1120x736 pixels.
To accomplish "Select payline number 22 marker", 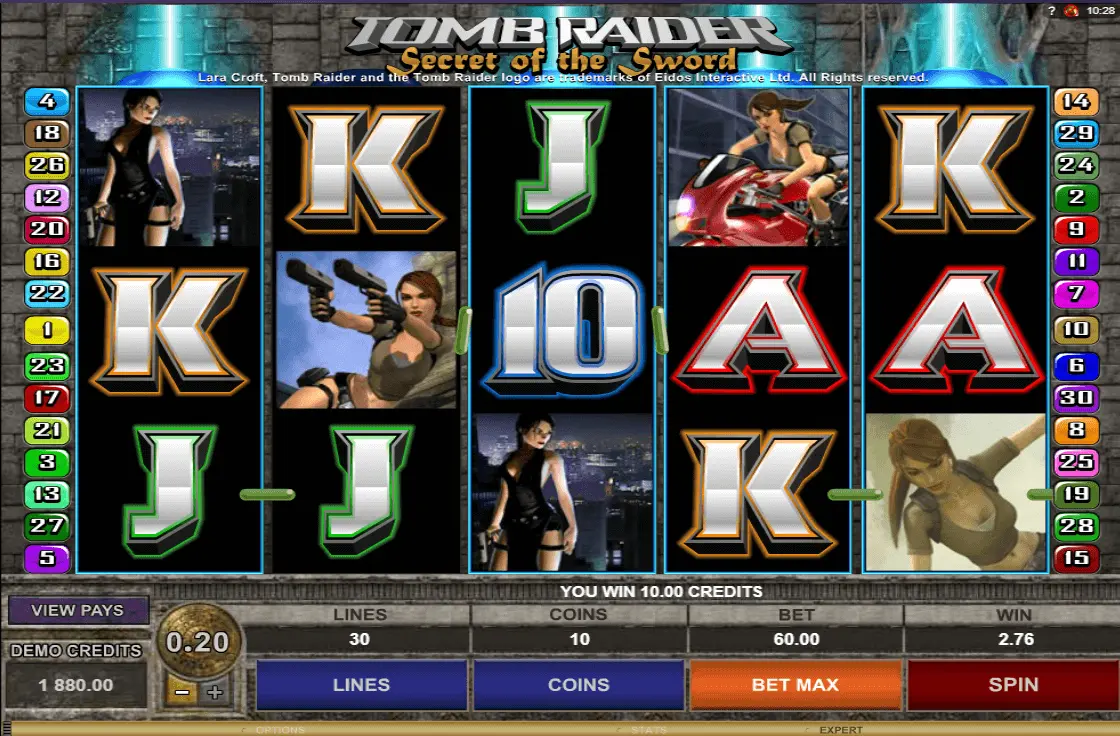I will (x=47, y=294).
